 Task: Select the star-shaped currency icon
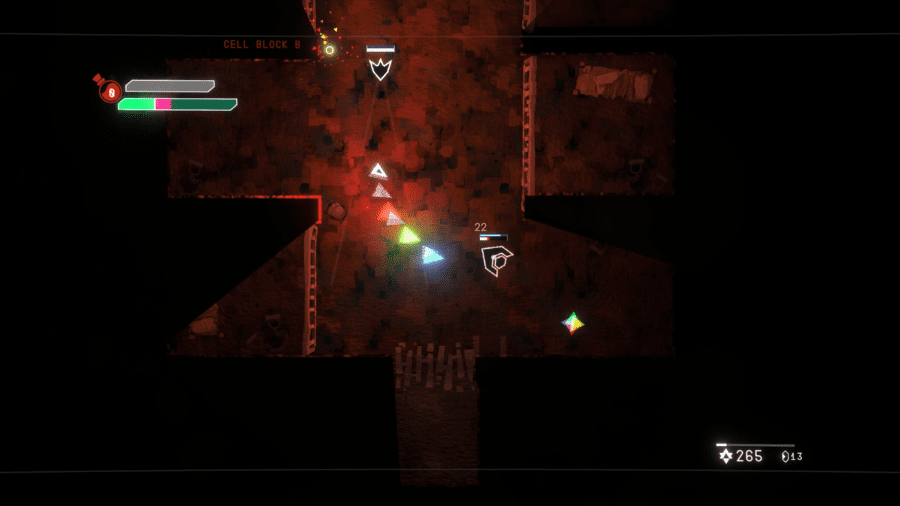(x=726, y=456)
